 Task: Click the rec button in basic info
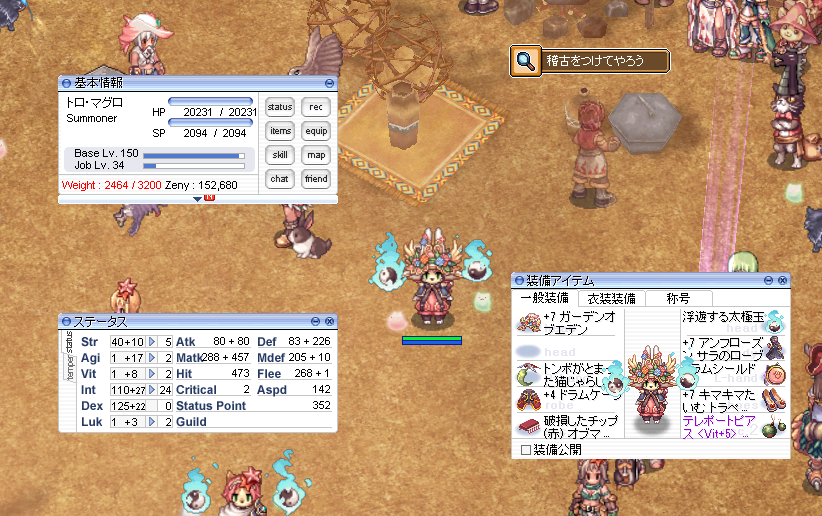pyautogui.click(x=316, y=107)
